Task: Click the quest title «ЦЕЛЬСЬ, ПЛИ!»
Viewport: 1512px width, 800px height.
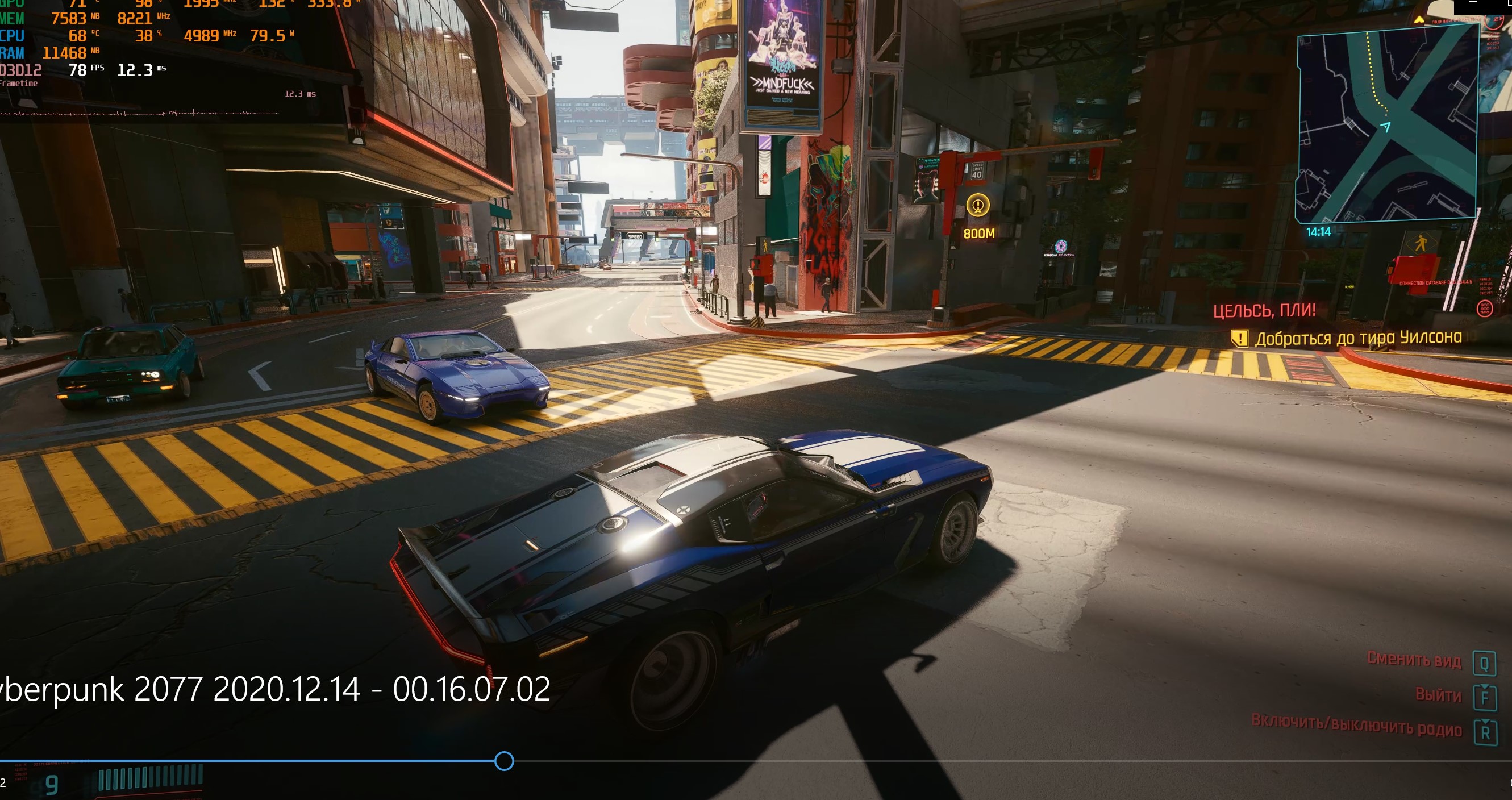Action: (1264, 310)
